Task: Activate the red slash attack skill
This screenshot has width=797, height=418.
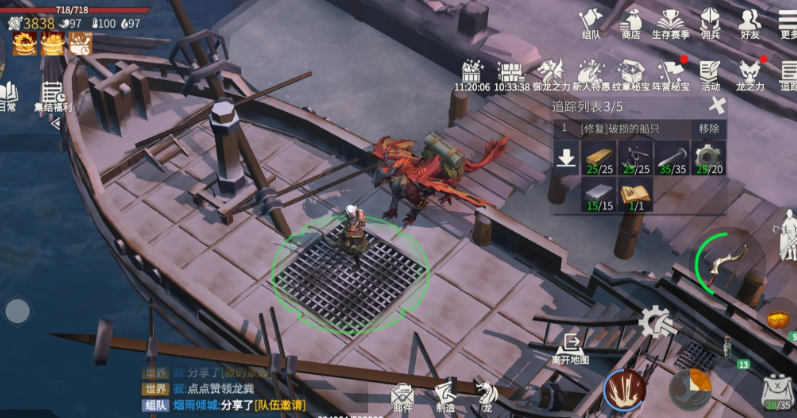Action: [x=624, y=388]
